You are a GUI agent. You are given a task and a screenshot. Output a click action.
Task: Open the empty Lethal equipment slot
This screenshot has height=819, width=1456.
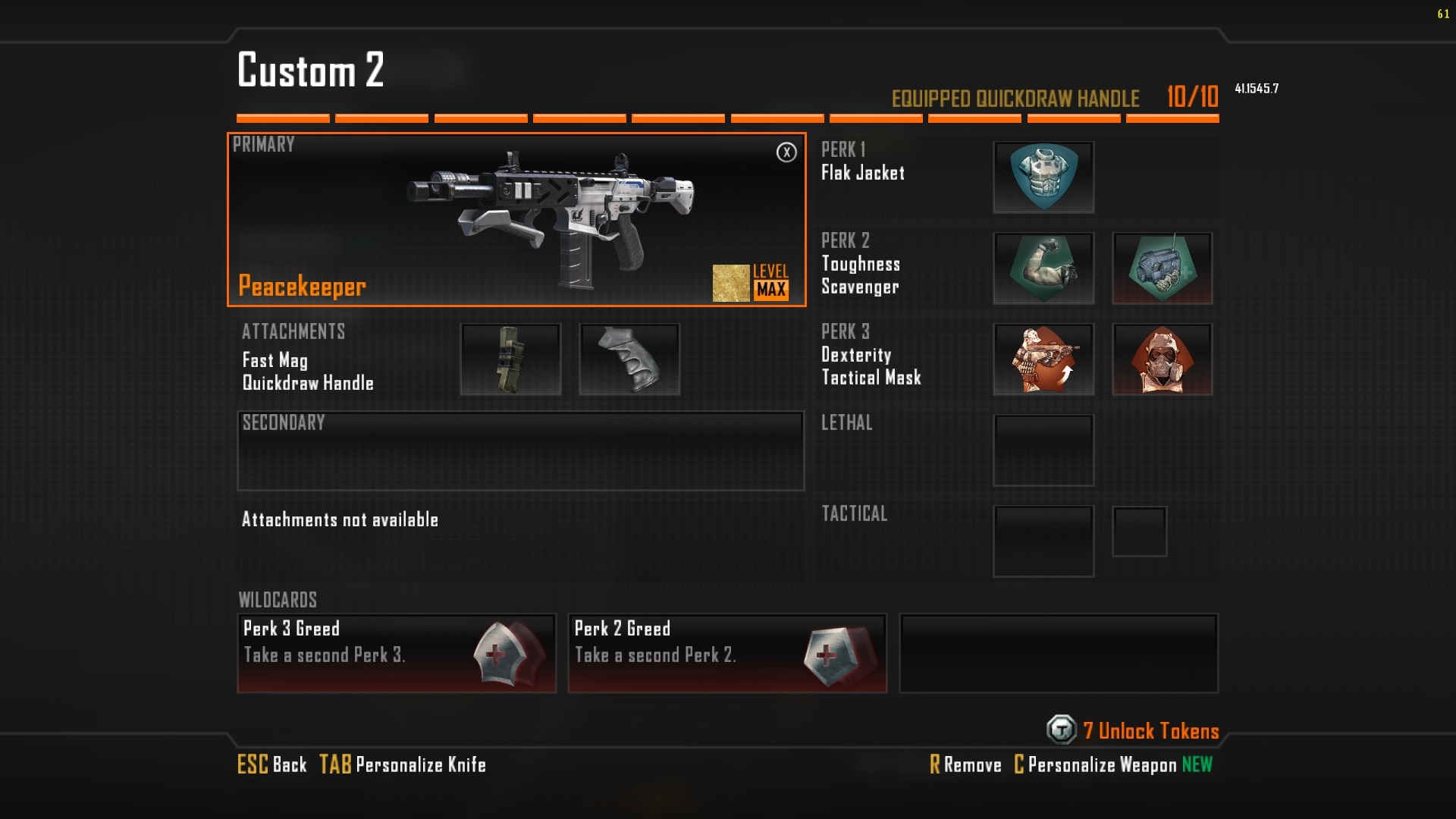coord(1043,450)
